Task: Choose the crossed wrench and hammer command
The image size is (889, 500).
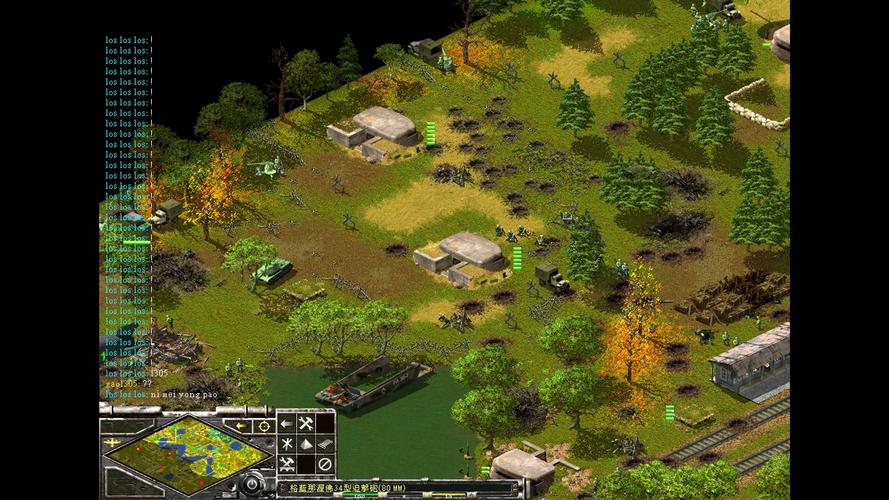Action: click(306, 424)
